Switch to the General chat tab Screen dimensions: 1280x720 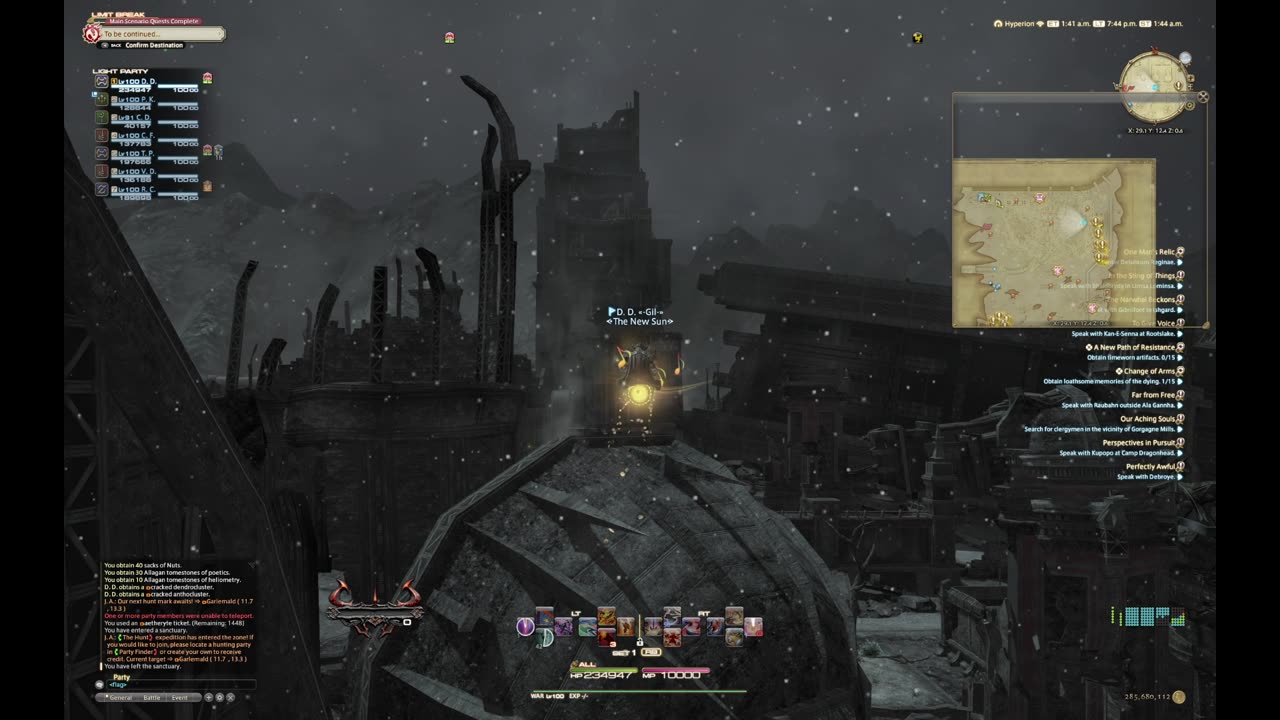click(121, 697)
